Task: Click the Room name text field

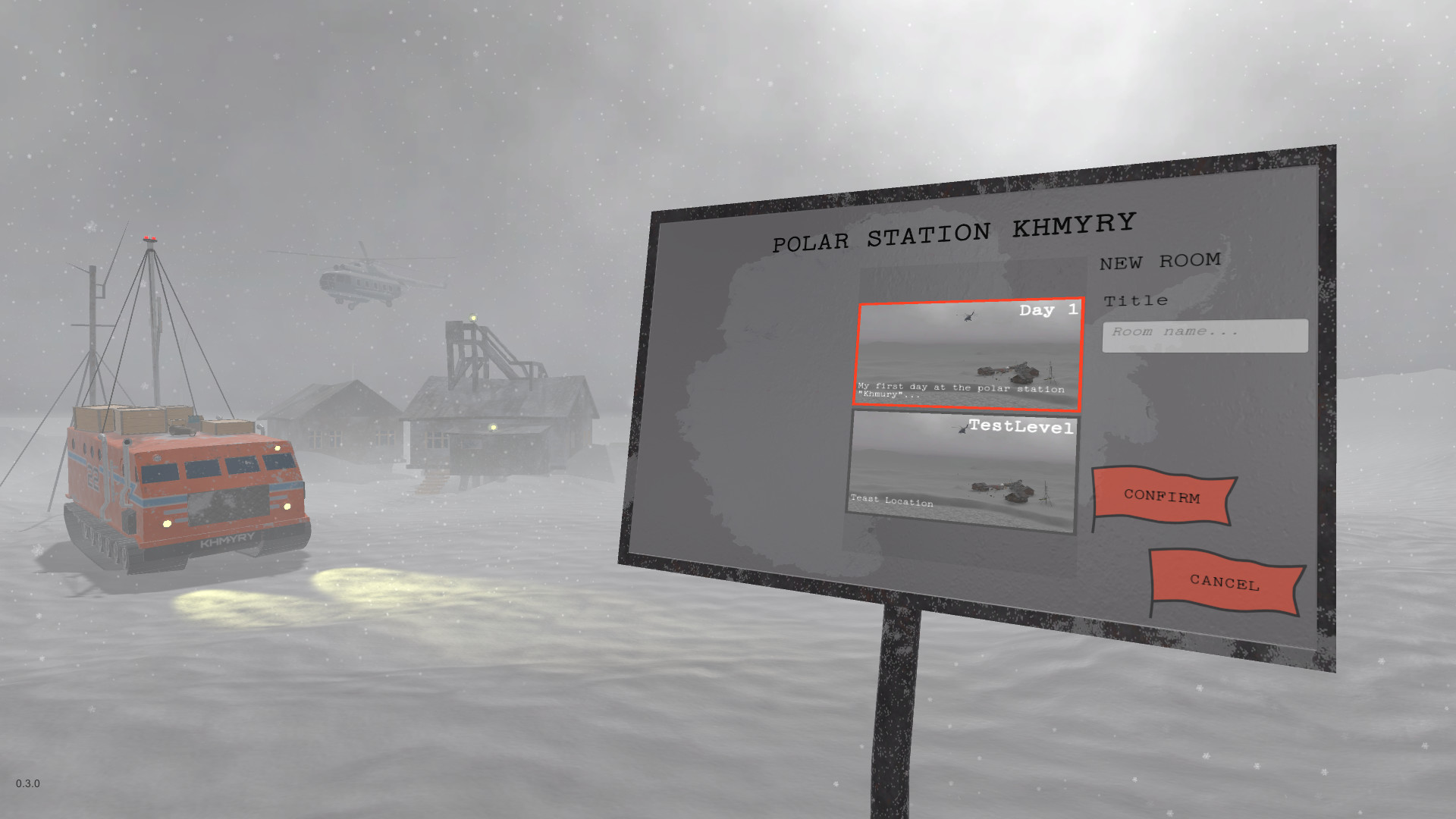Action: tap(1206, 334)
